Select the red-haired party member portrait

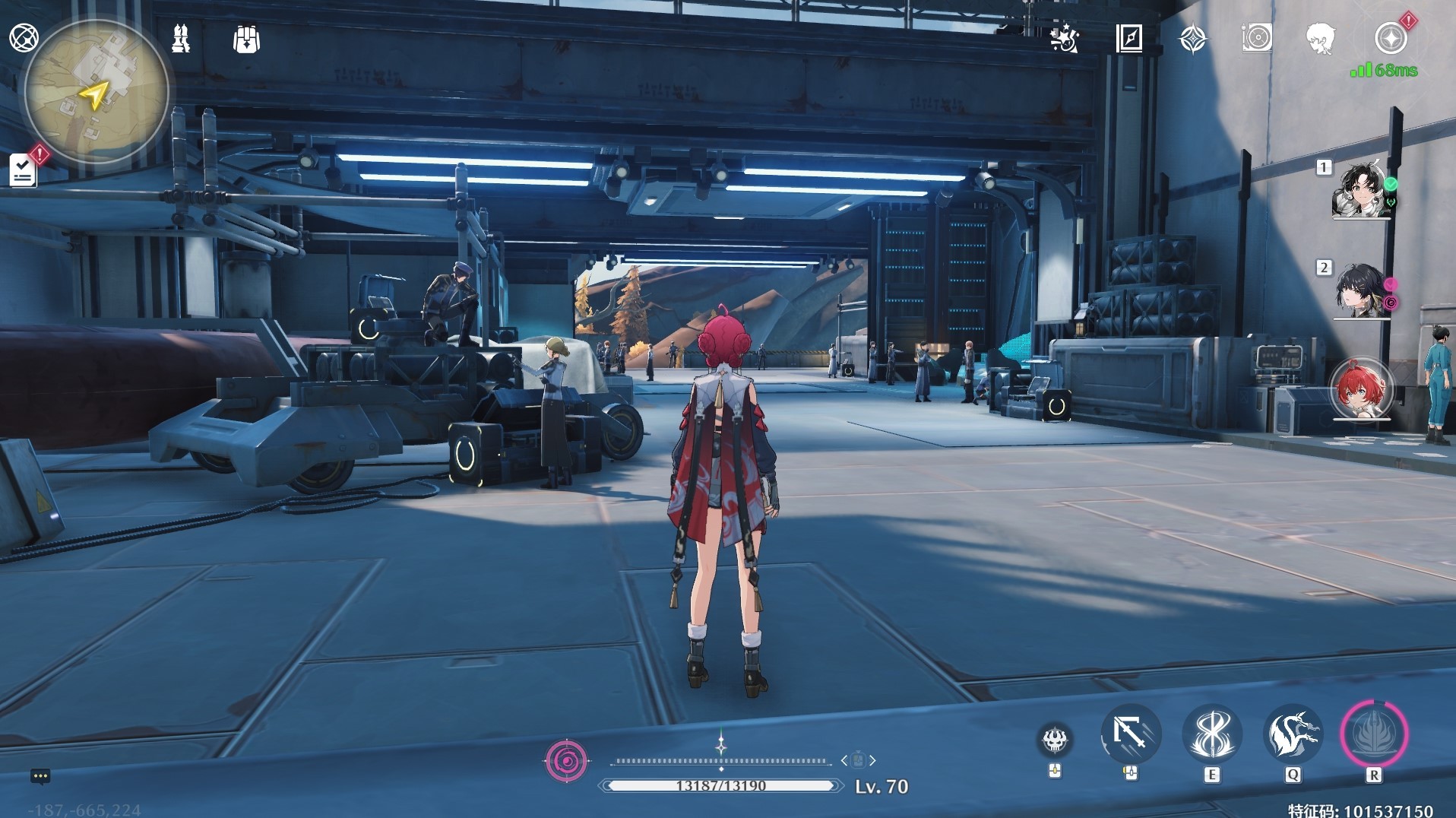(x=1361, y=389)
